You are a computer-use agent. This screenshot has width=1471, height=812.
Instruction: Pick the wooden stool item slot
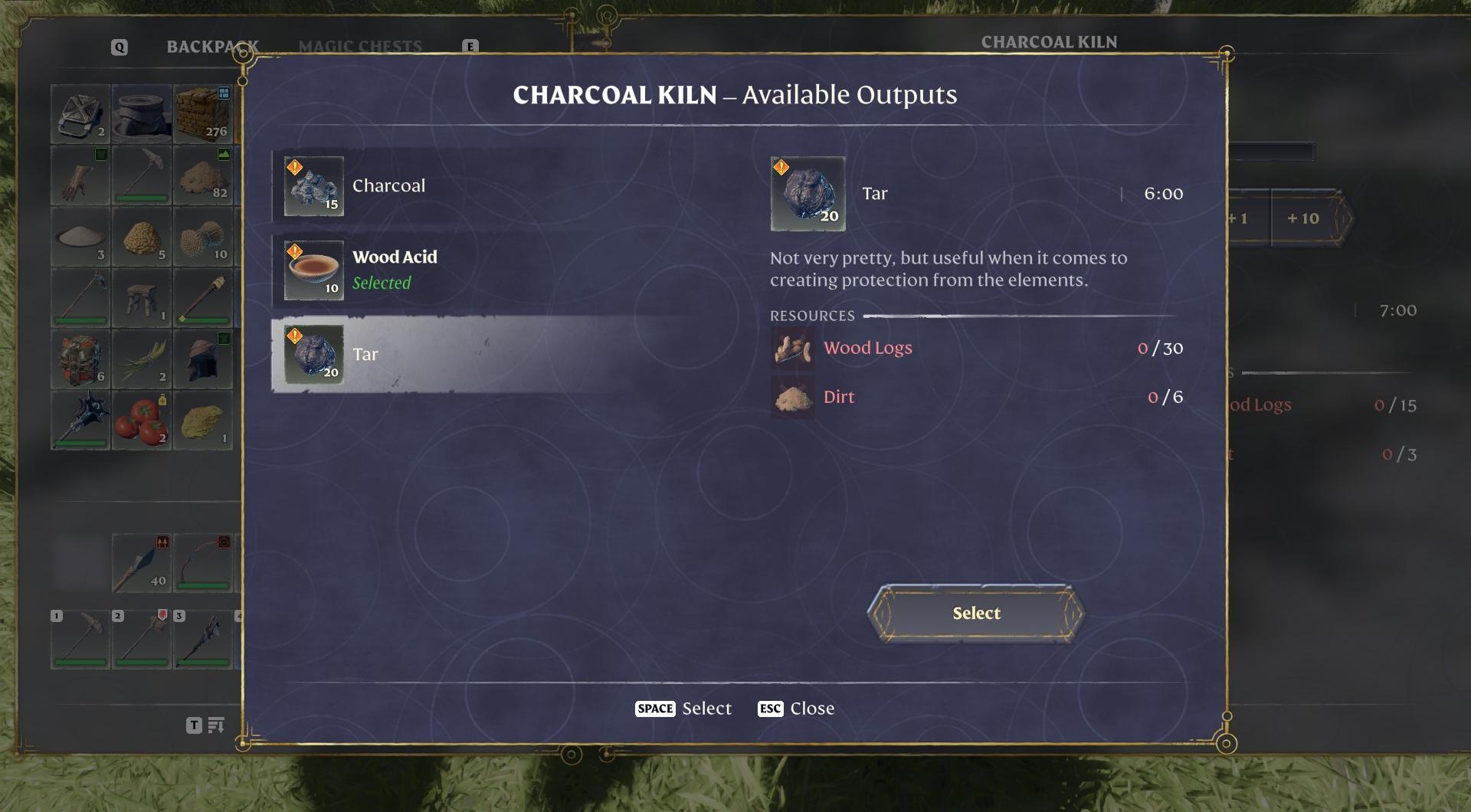pyautogui.click(x=142, y=298)
